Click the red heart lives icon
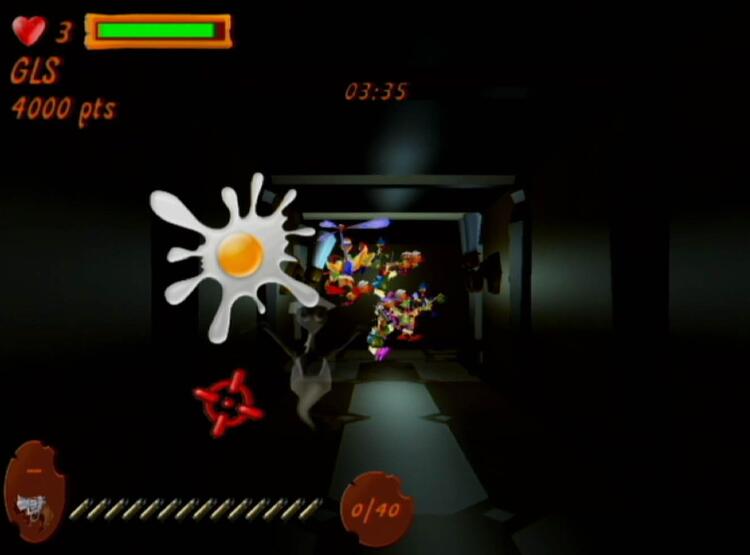This screenshot has width=750, height=555. pos(29,31)
